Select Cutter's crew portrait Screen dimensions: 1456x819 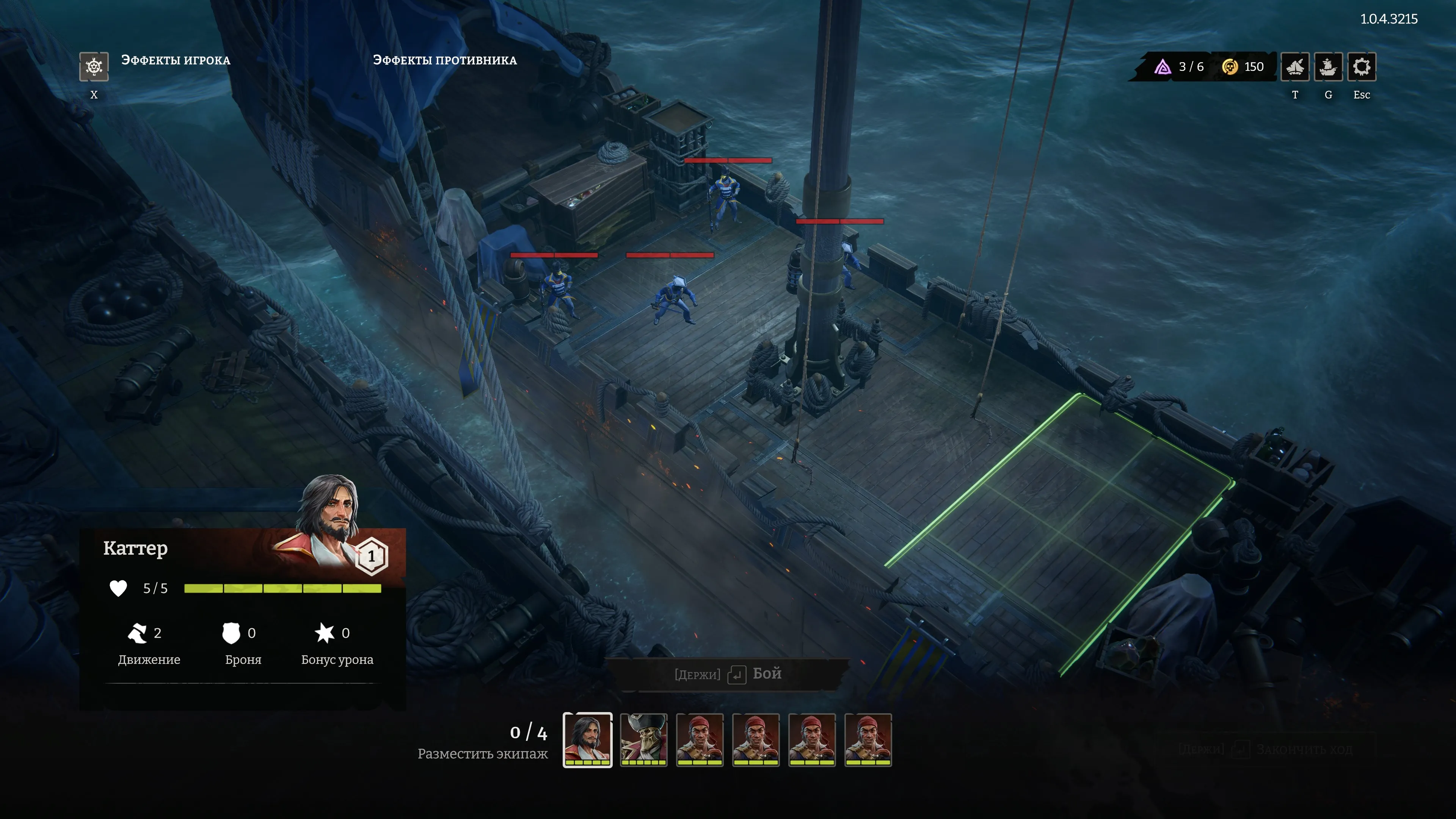coord(587,739)
